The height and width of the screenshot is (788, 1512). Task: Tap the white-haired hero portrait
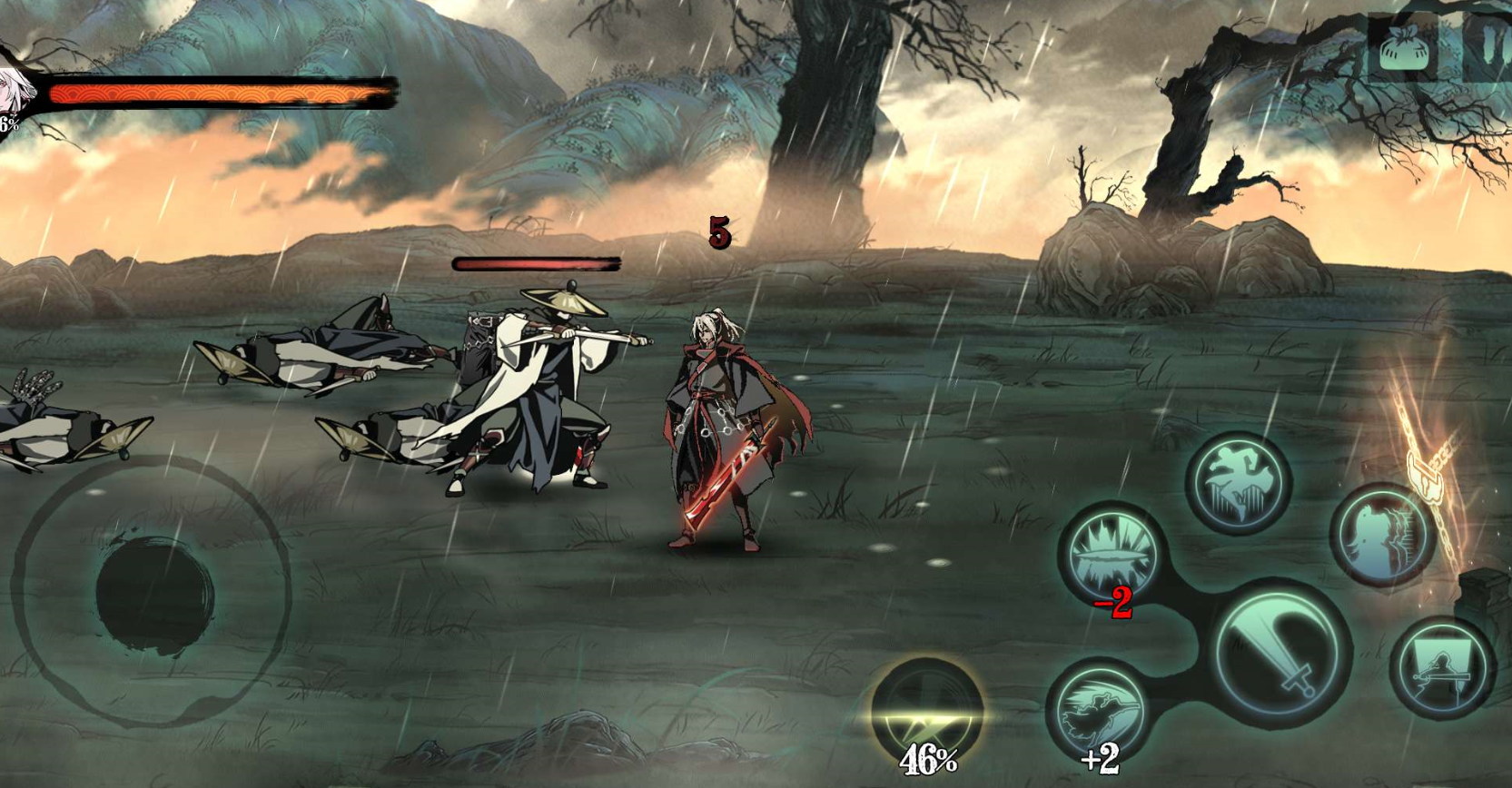click(13, 95)
